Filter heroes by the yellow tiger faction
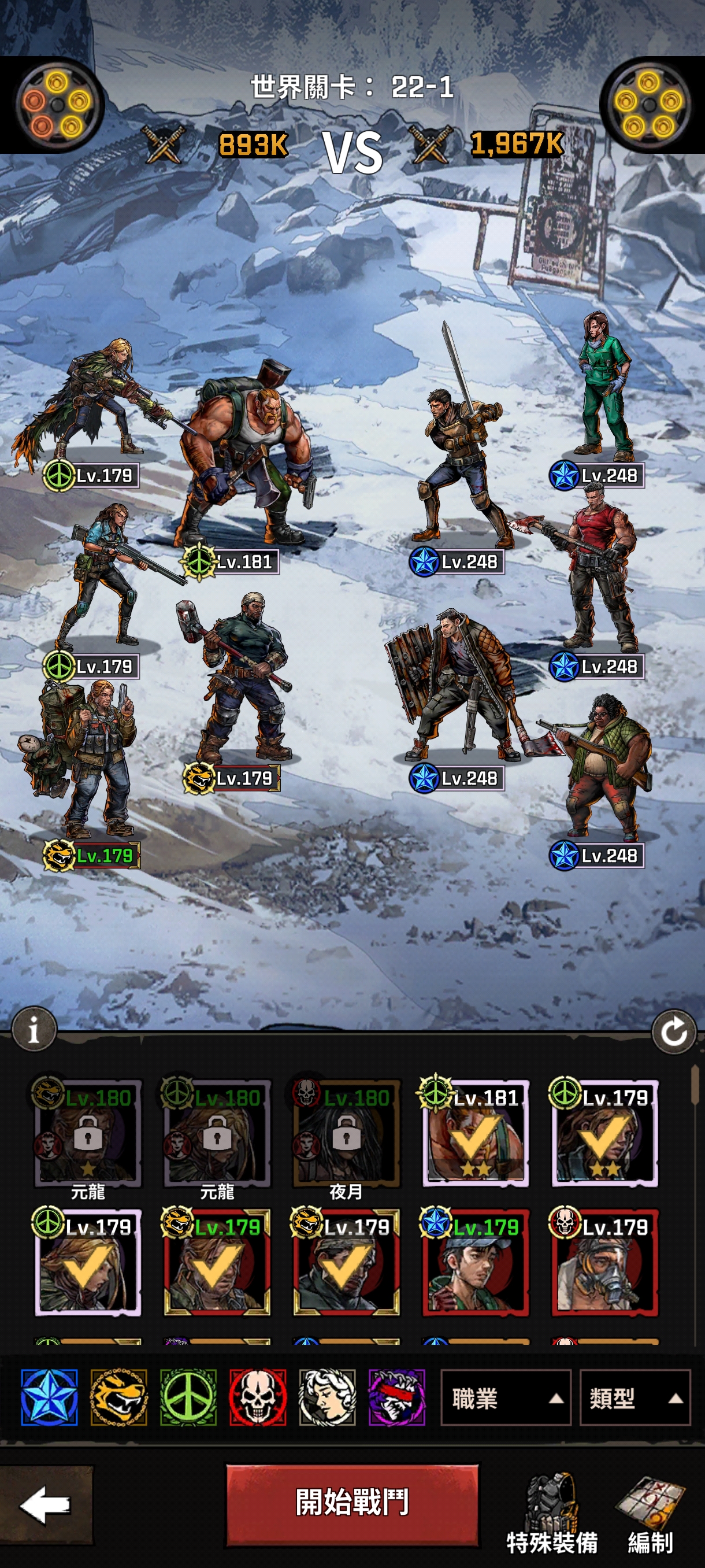The image size is (705, 1568). 119,1397
